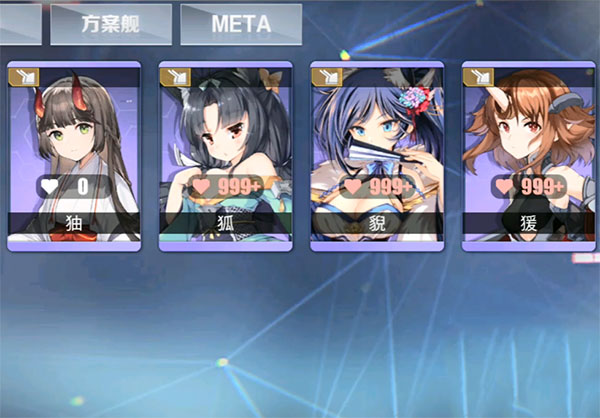Screen dimensions: 600x418
Task: Open the META tab
Action: click(241, 24)
